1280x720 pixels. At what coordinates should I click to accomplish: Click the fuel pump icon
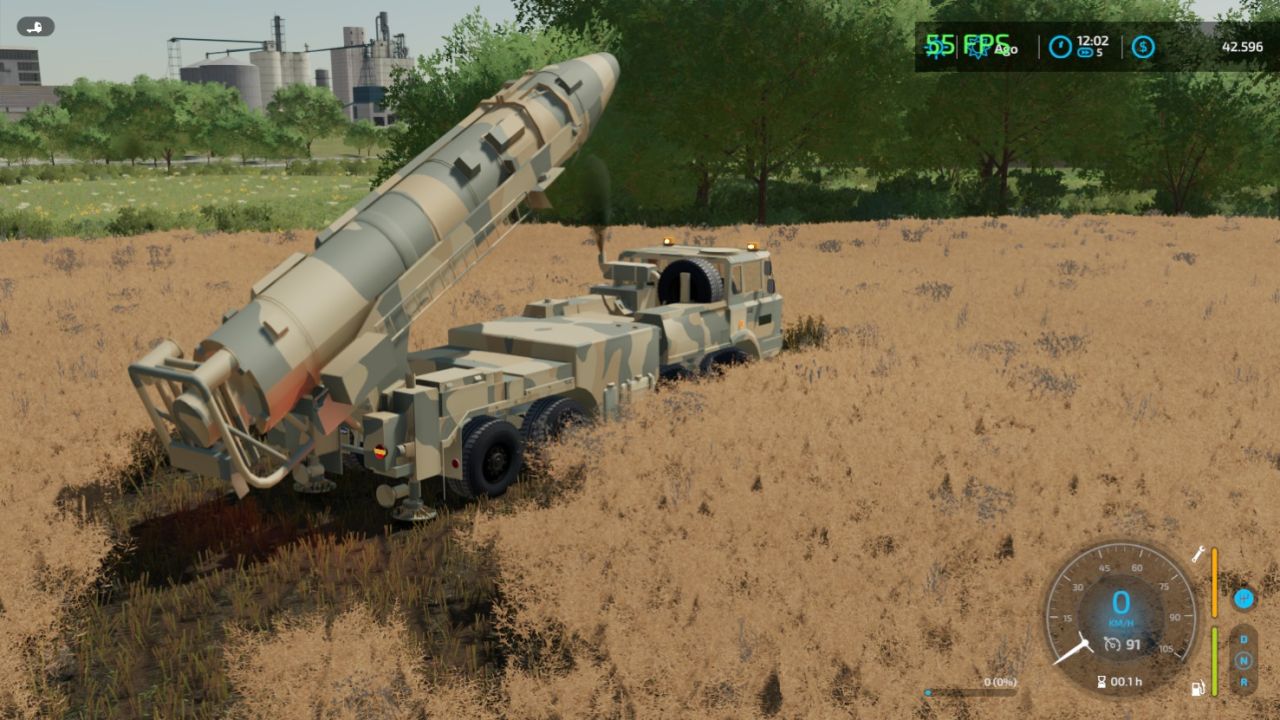(1198, 688)
